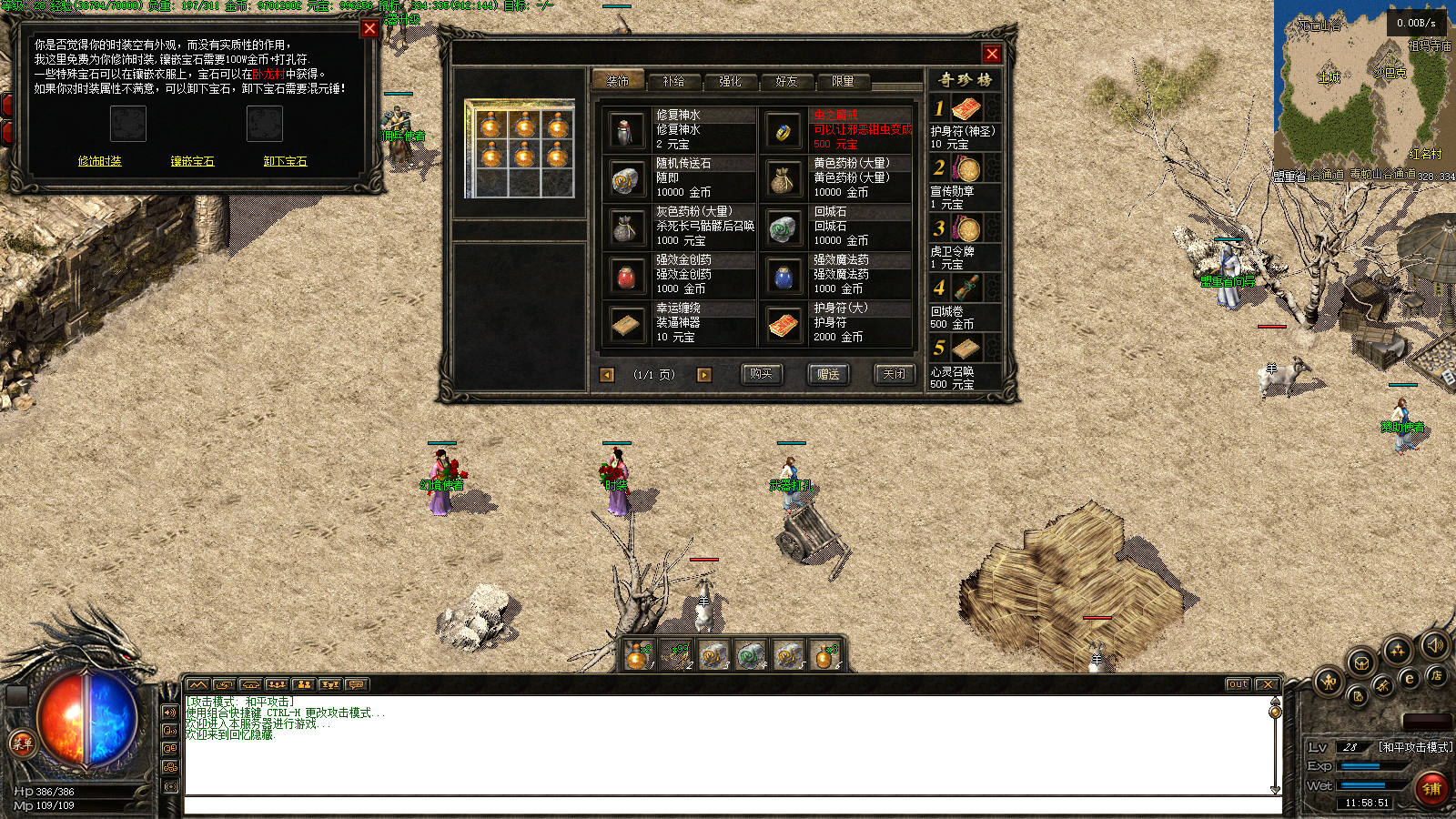This screenshot has width=1456, height=819.
Task: Choose the 修饰时装 dialogue option
Action: (x=100, y=161)
